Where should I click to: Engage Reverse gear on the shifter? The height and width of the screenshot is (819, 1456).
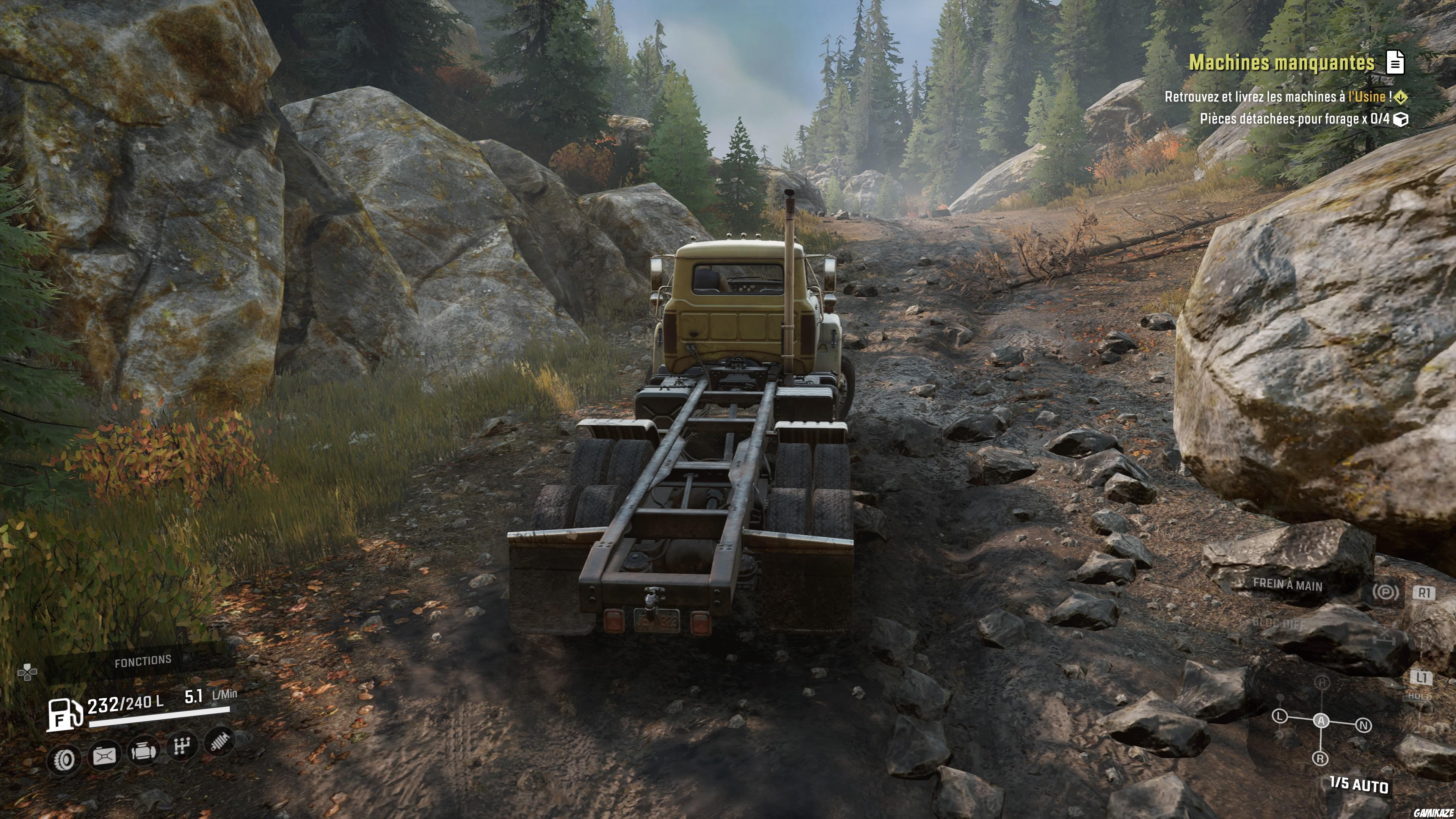[x=1320, y=758]
